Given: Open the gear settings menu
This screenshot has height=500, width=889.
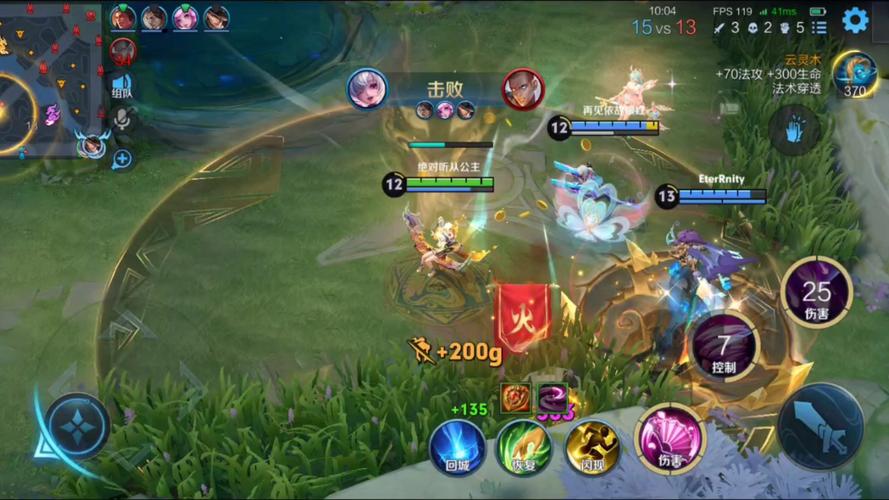Looking at the screenshot, I should pyautogui.click(x=855, y=19).
